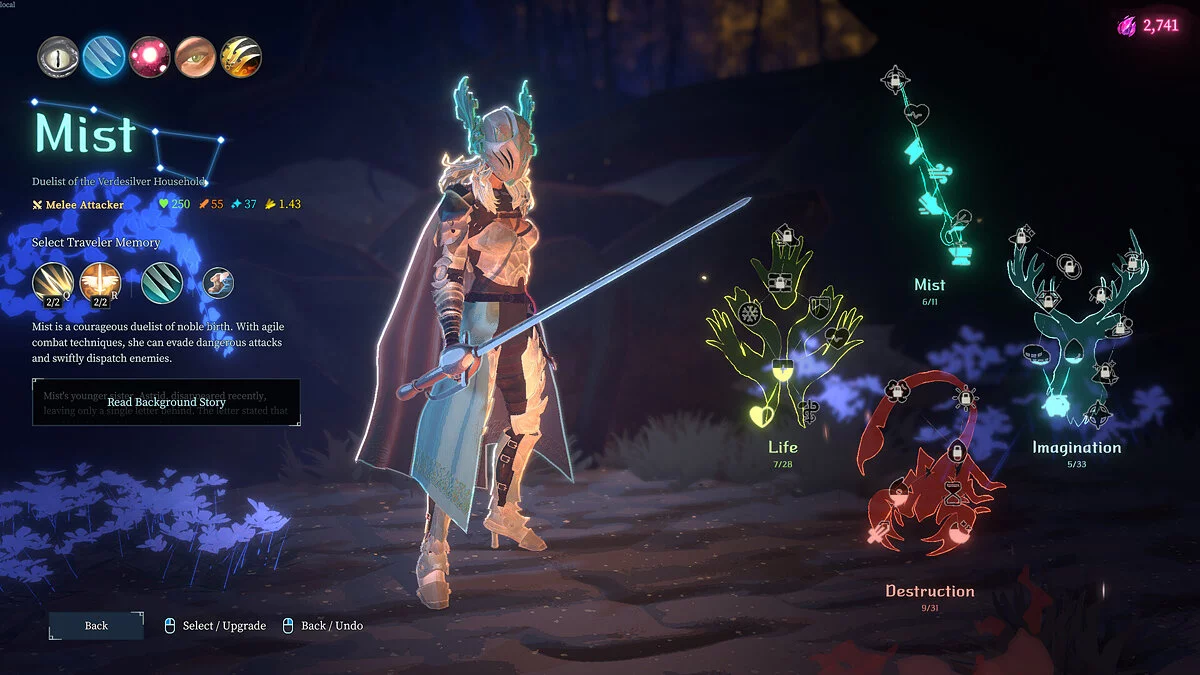Select the snowflake node in the Life tree

(749, 314)
